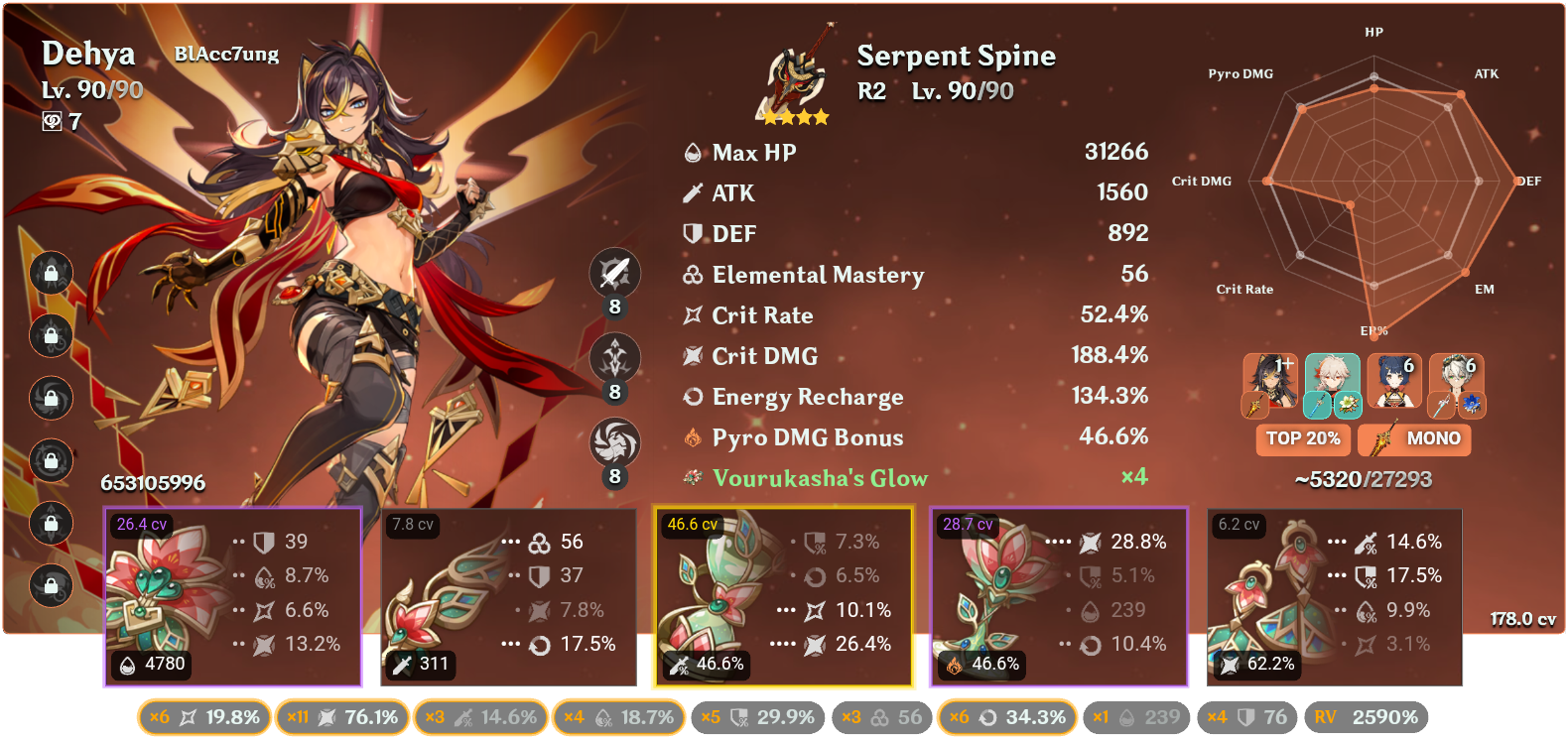
Task: Click the Elemental Mastery stat icon
Action: [x=693, y=275]
